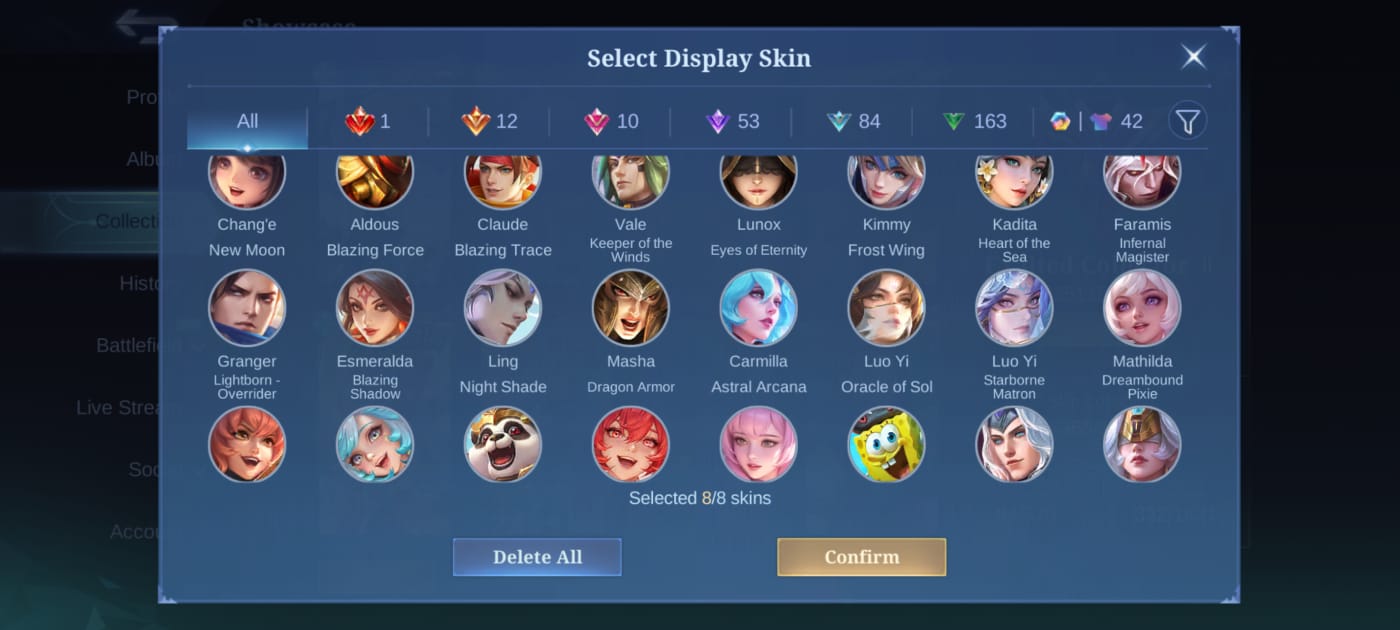Show the purple-gem tier with 53 skins
Image resolution: width=1400 pixels, height=630 pixels.
tap(732, 122)
